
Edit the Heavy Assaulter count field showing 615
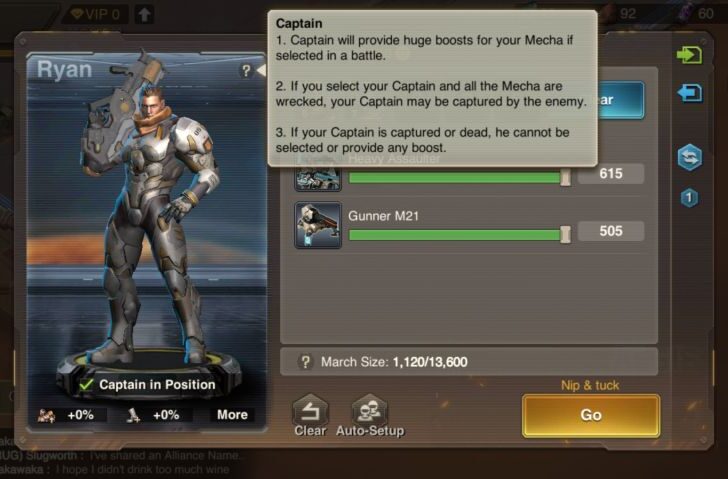pos(610,174)
